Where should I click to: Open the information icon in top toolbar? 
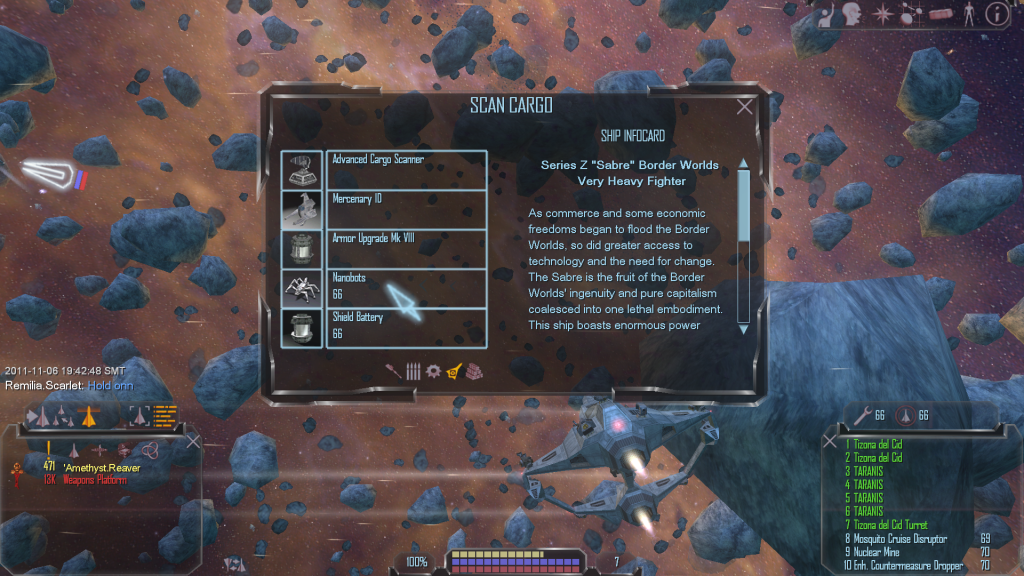coord(996,14)
